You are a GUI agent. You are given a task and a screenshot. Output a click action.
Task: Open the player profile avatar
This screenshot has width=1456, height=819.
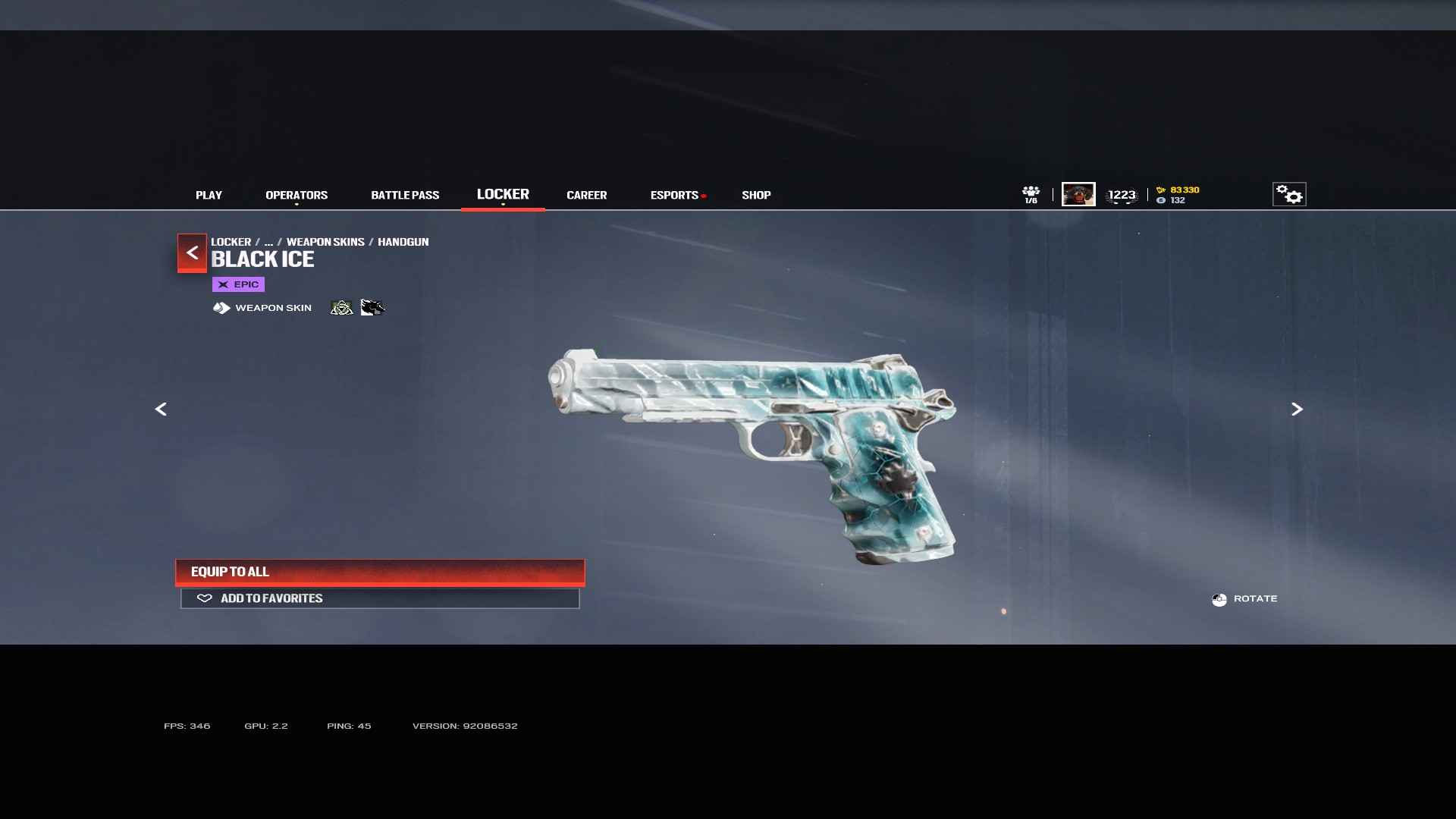tap(1078, 194)
